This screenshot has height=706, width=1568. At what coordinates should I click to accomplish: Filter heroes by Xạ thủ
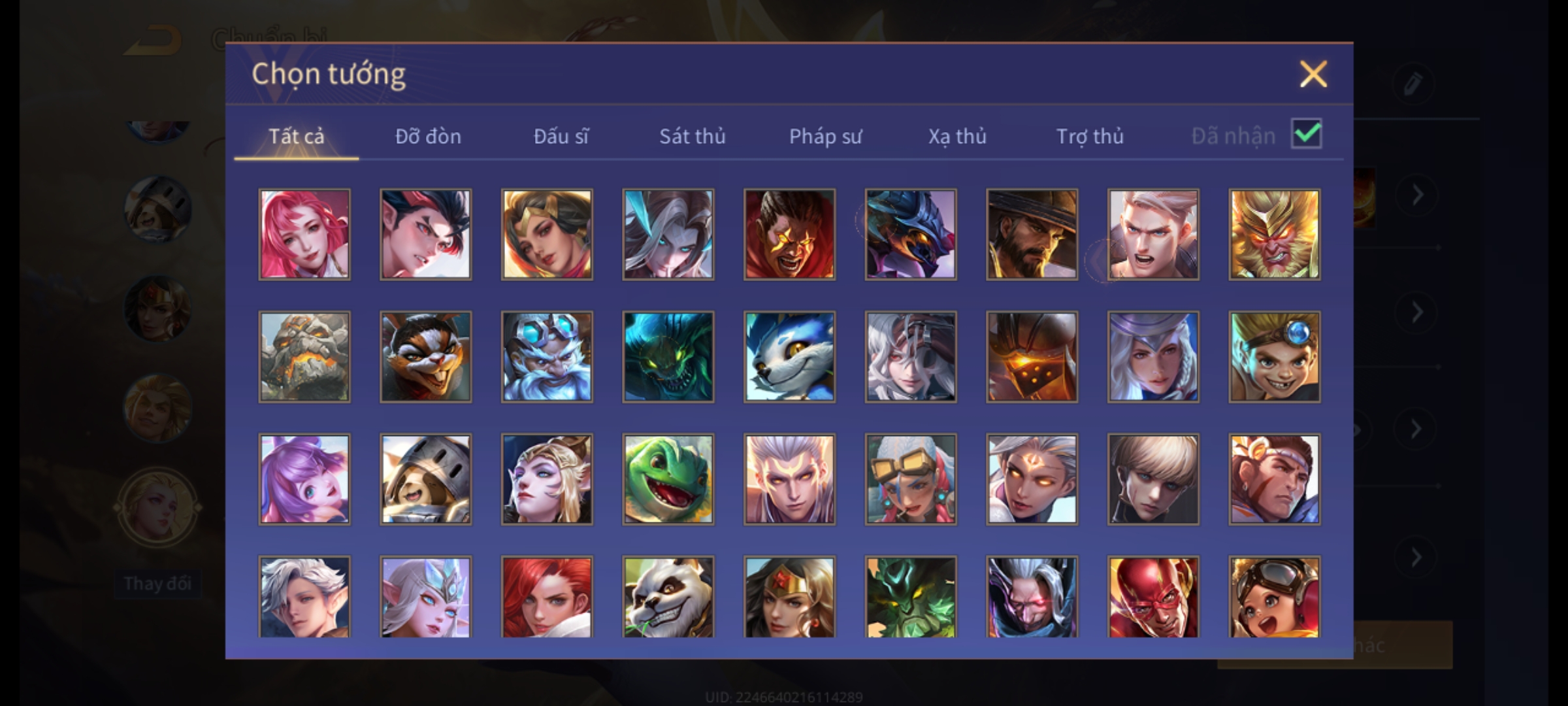957,136
